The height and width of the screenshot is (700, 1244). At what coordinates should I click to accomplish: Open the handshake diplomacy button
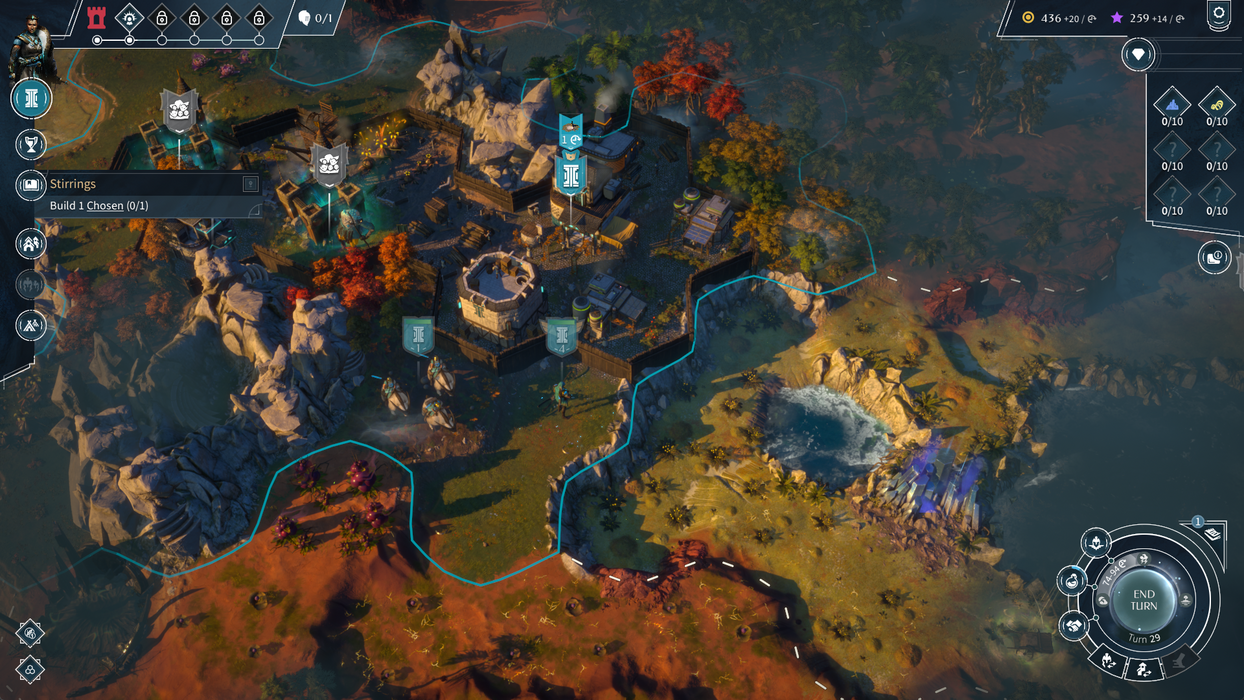1074,626
